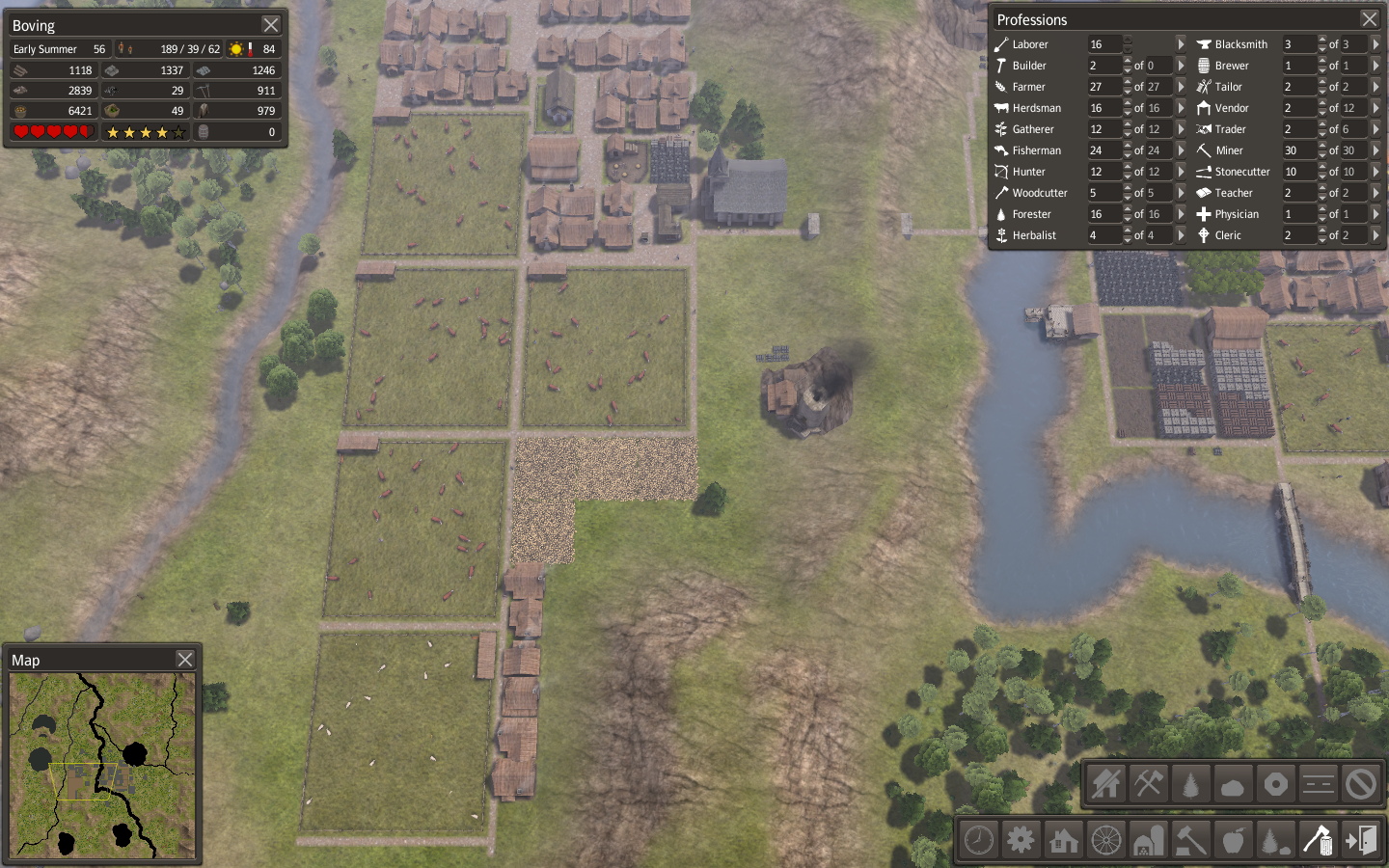Open the apple food production menu
Screen dimensions: 1389x868
(1233, 840)
